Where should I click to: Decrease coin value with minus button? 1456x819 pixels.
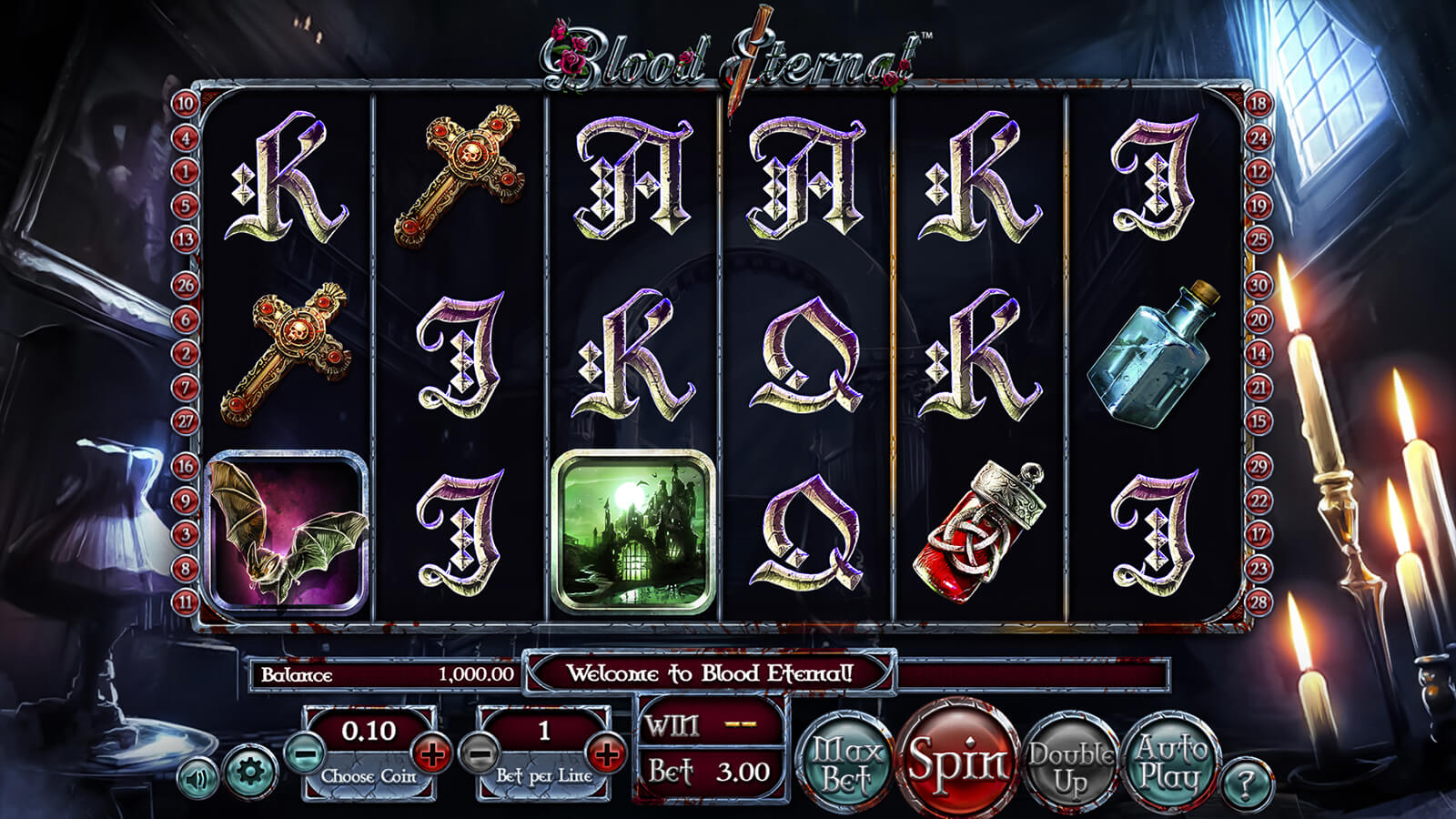coord(305,753)
